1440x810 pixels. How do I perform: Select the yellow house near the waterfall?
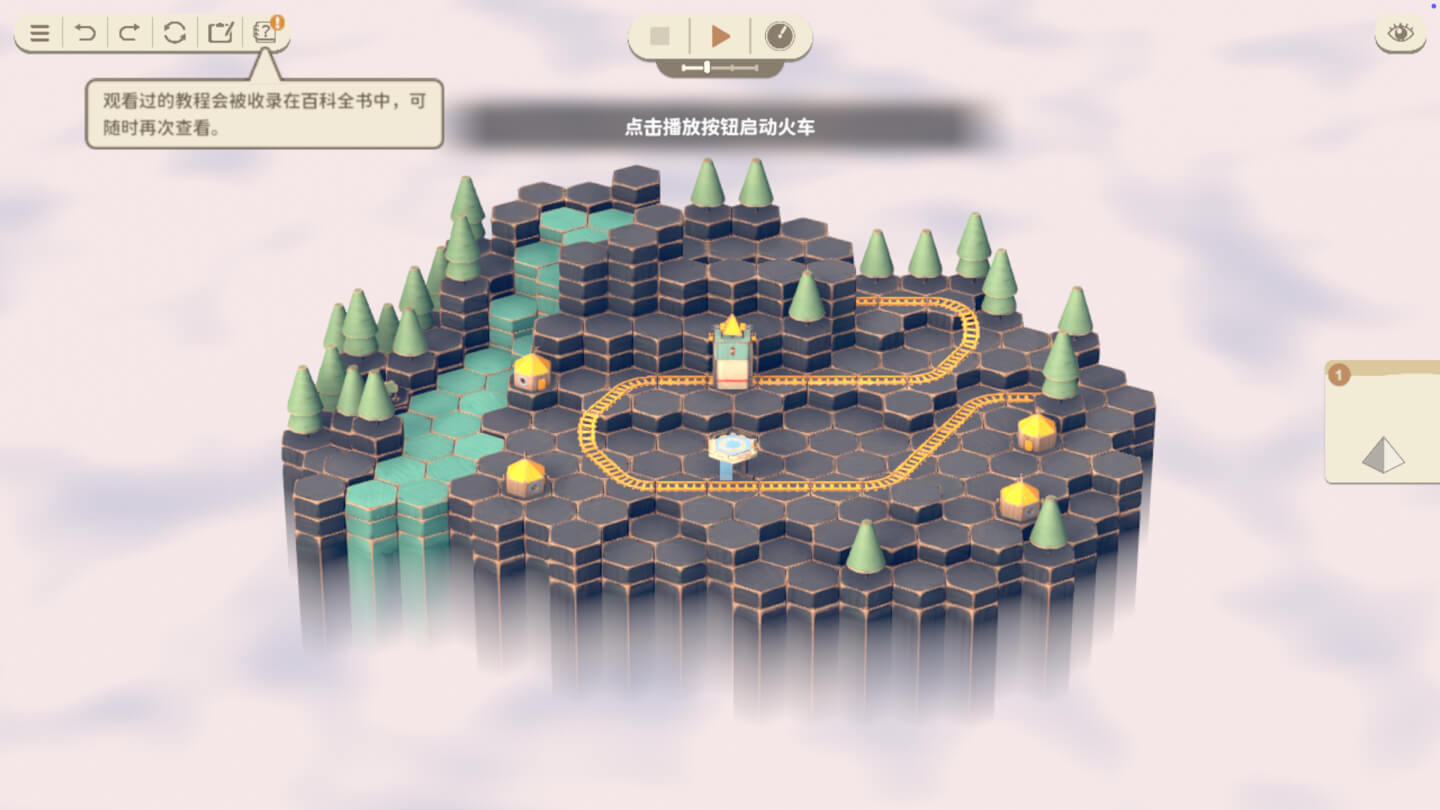(x=533, y=374)
